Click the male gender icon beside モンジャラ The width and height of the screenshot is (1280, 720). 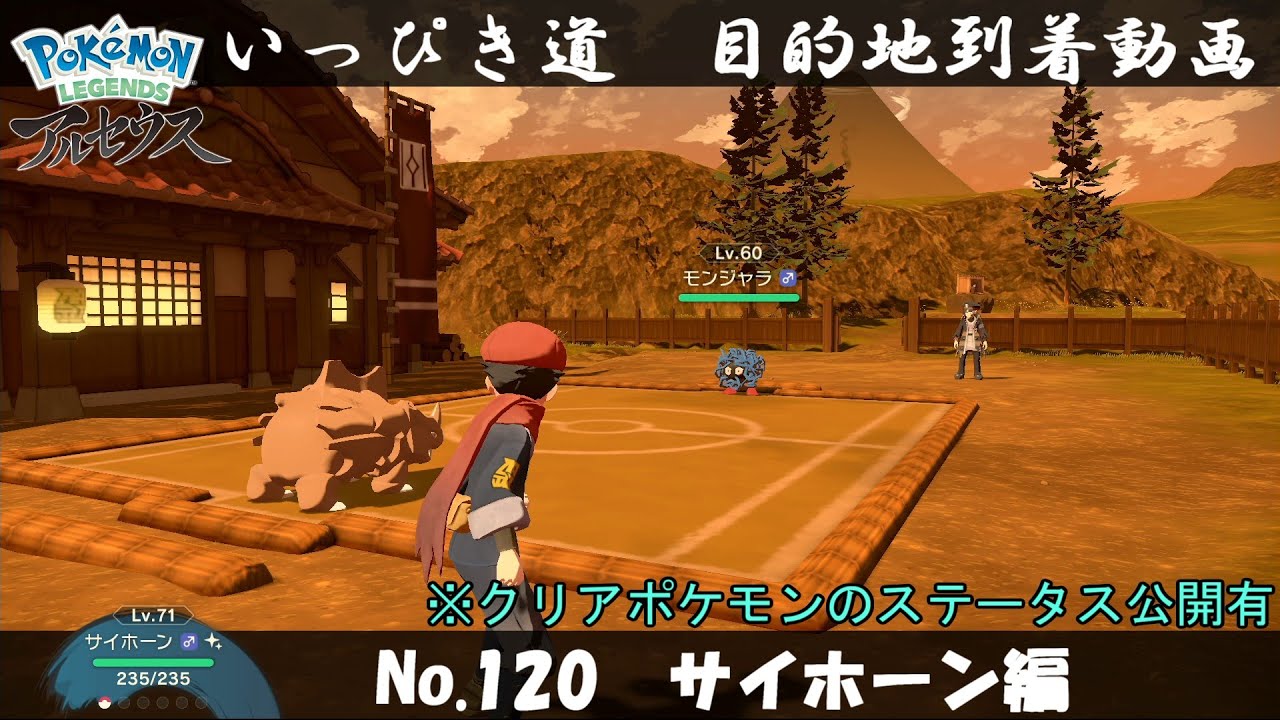788,278
